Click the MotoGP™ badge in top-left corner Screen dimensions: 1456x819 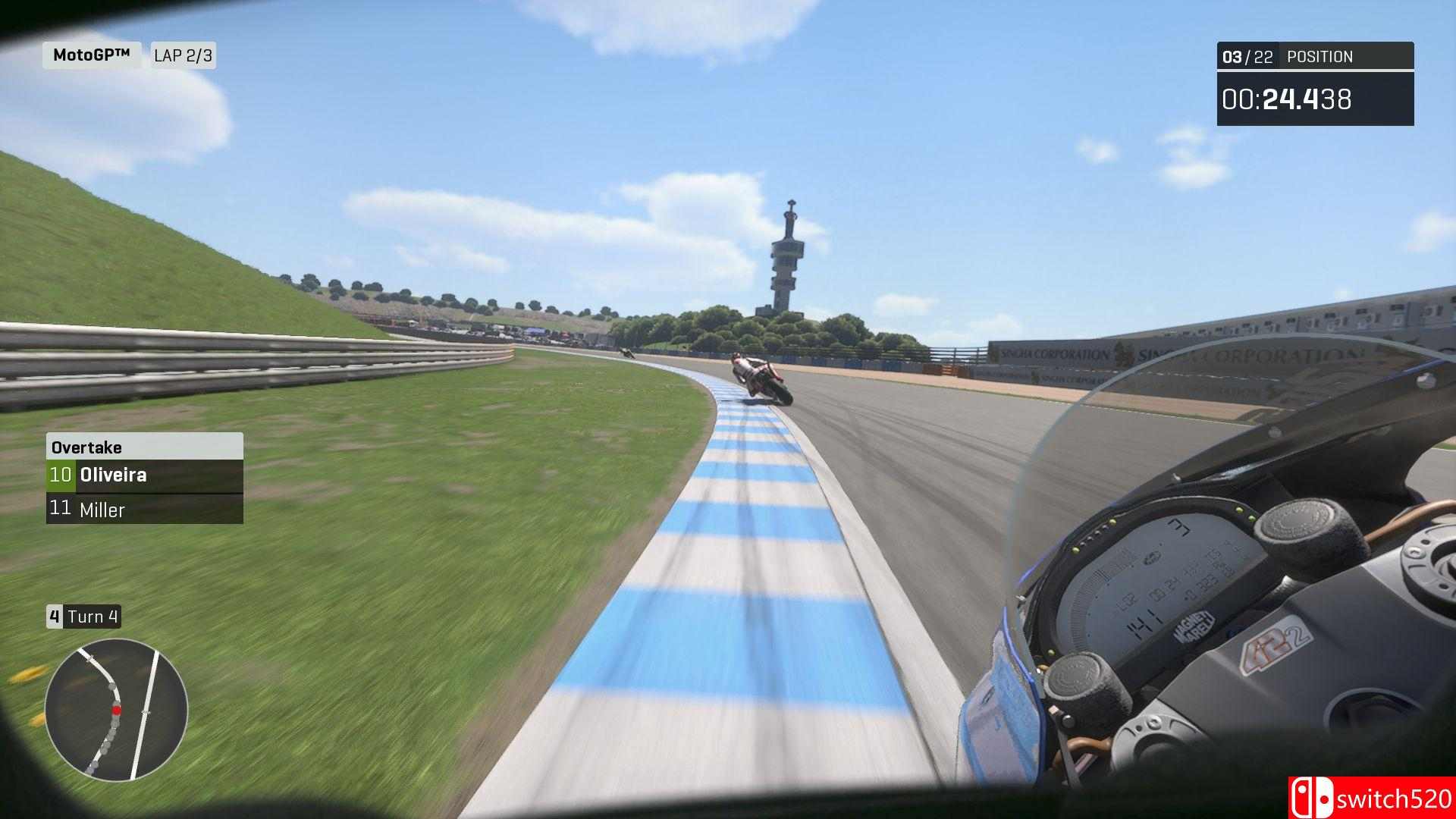click(91, 54)
